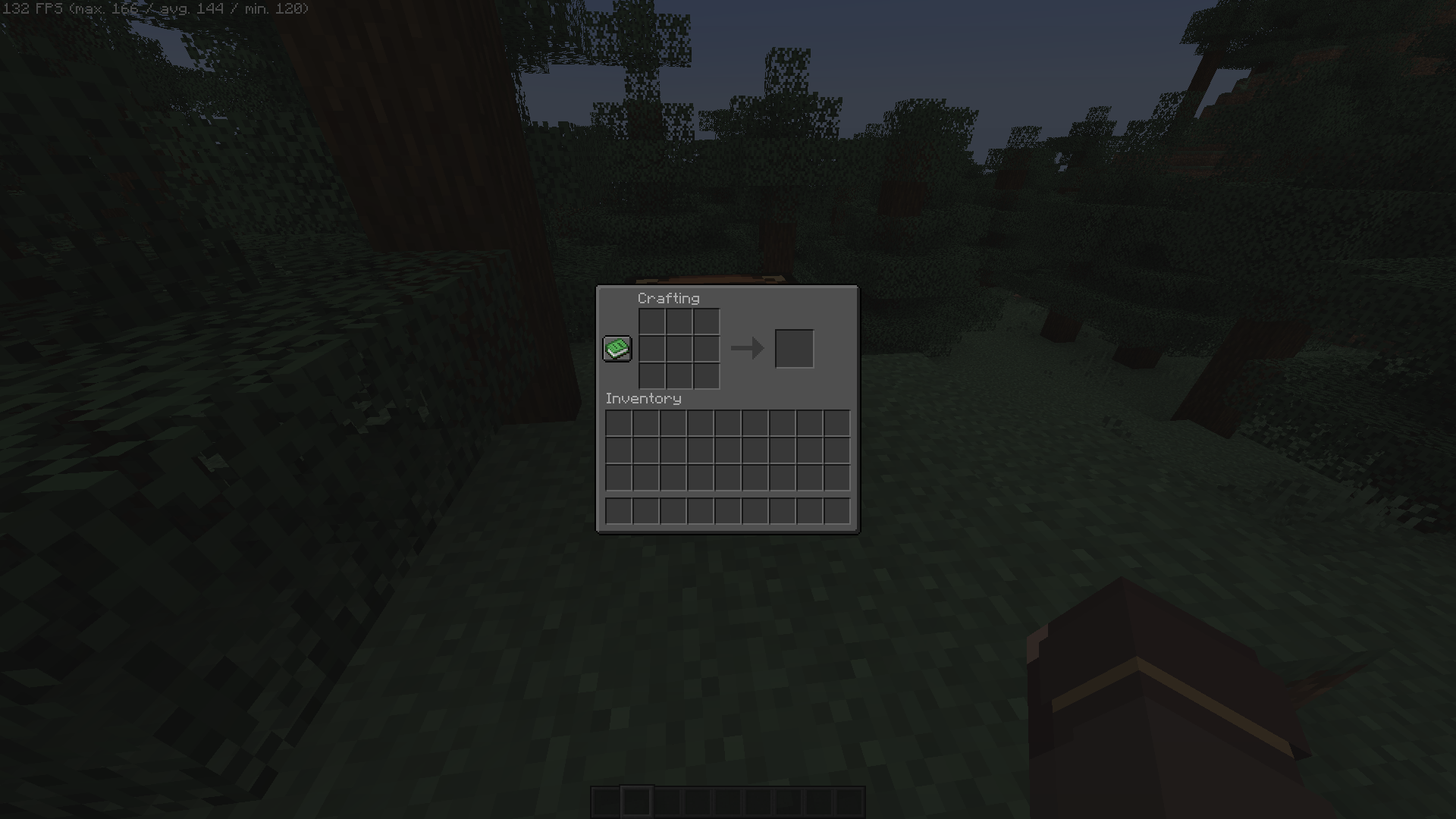Click the top-left crafting grid slot
The height and width of the screenshot is (819, 1456).
654,322
